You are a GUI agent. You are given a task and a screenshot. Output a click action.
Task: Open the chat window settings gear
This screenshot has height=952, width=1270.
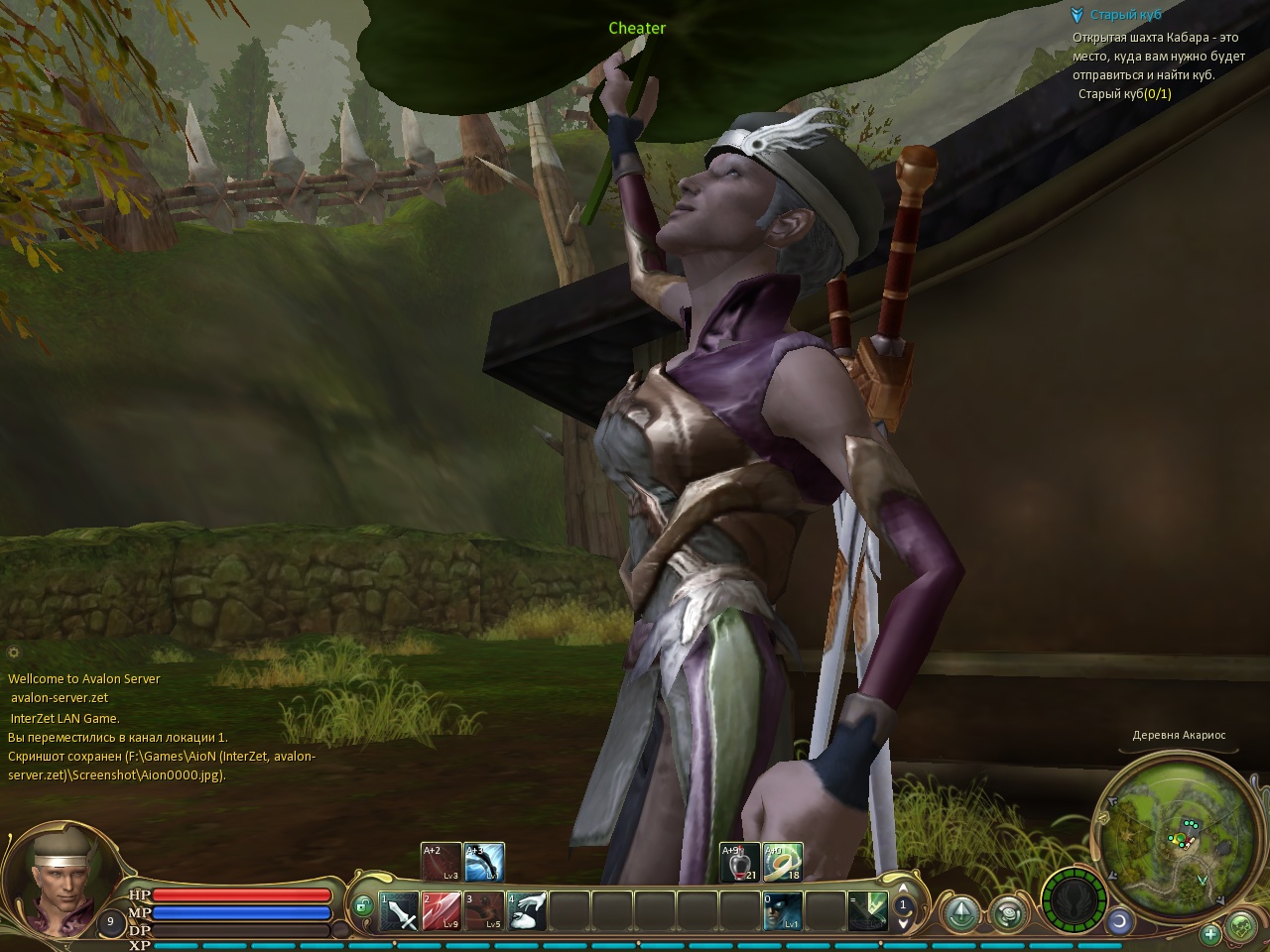14,653
